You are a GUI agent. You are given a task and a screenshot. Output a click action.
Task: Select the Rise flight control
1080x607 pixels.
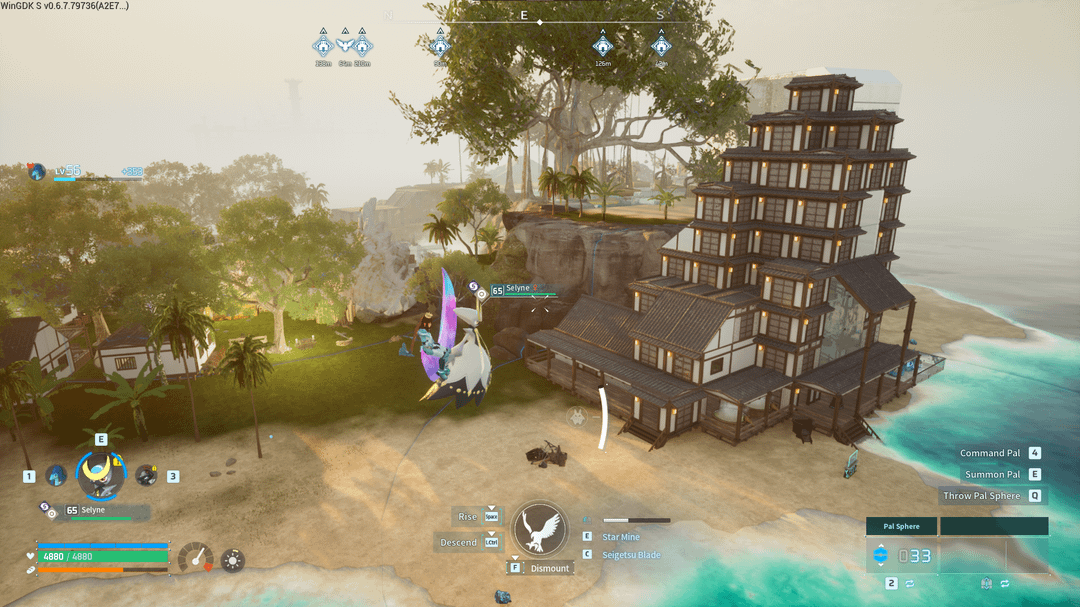[468, 517]
